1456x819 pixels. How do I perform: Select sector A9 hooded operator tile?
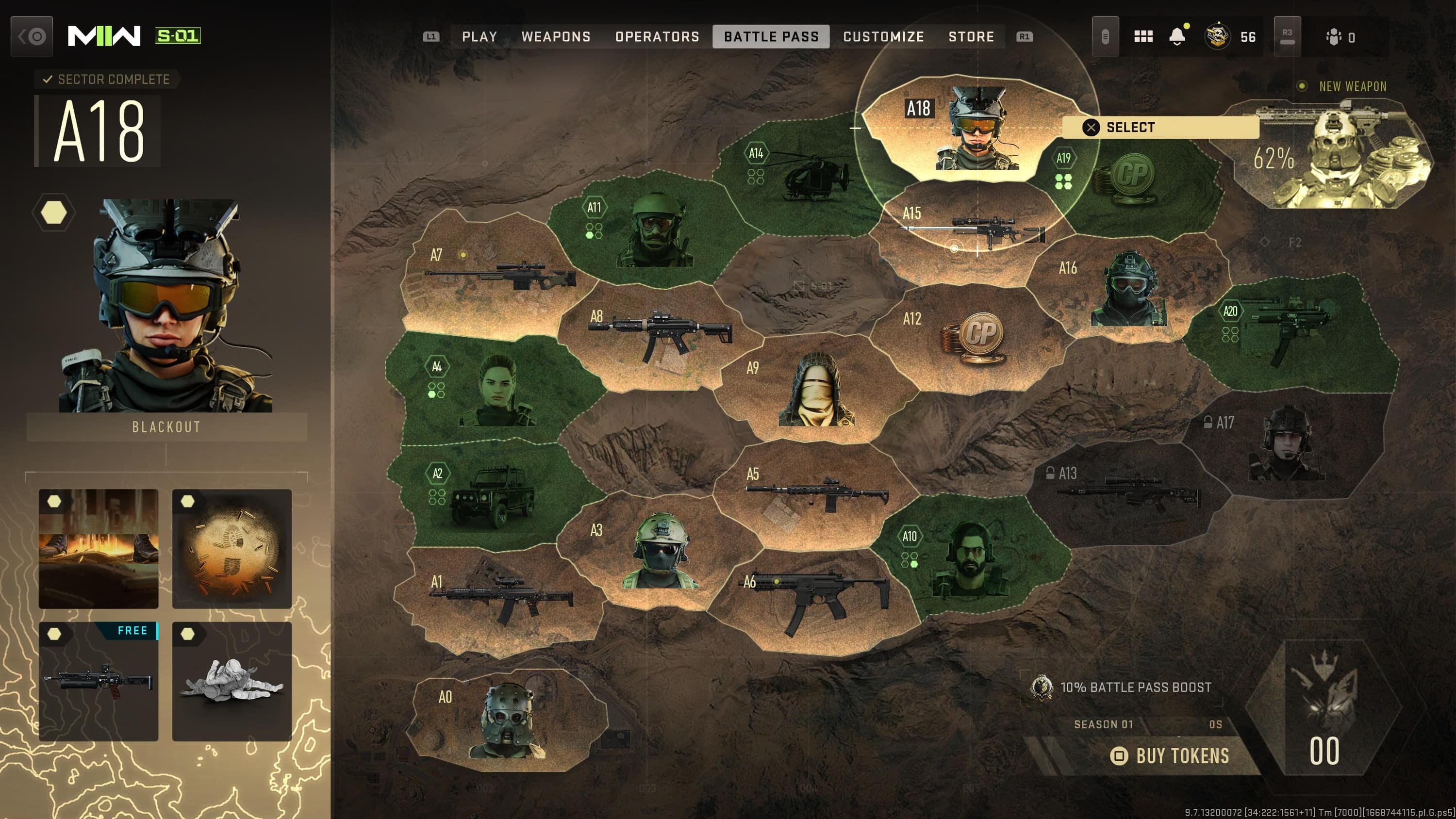816,390
